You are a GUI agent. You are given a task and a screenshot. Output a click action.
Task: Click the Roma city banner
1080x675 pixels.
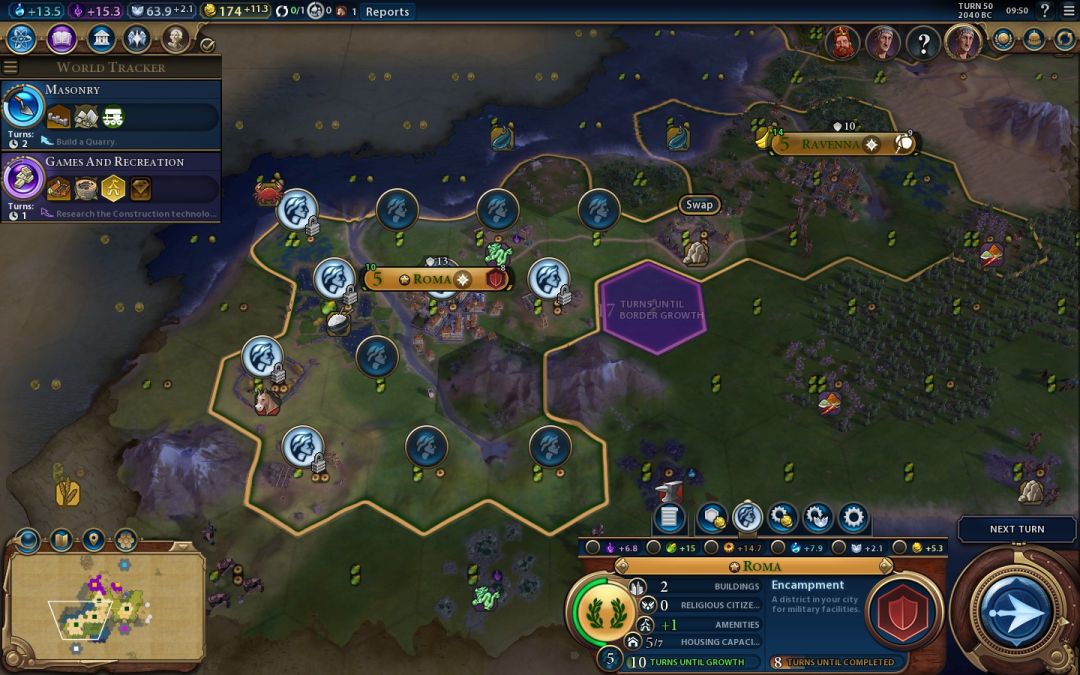click(434, 279)
